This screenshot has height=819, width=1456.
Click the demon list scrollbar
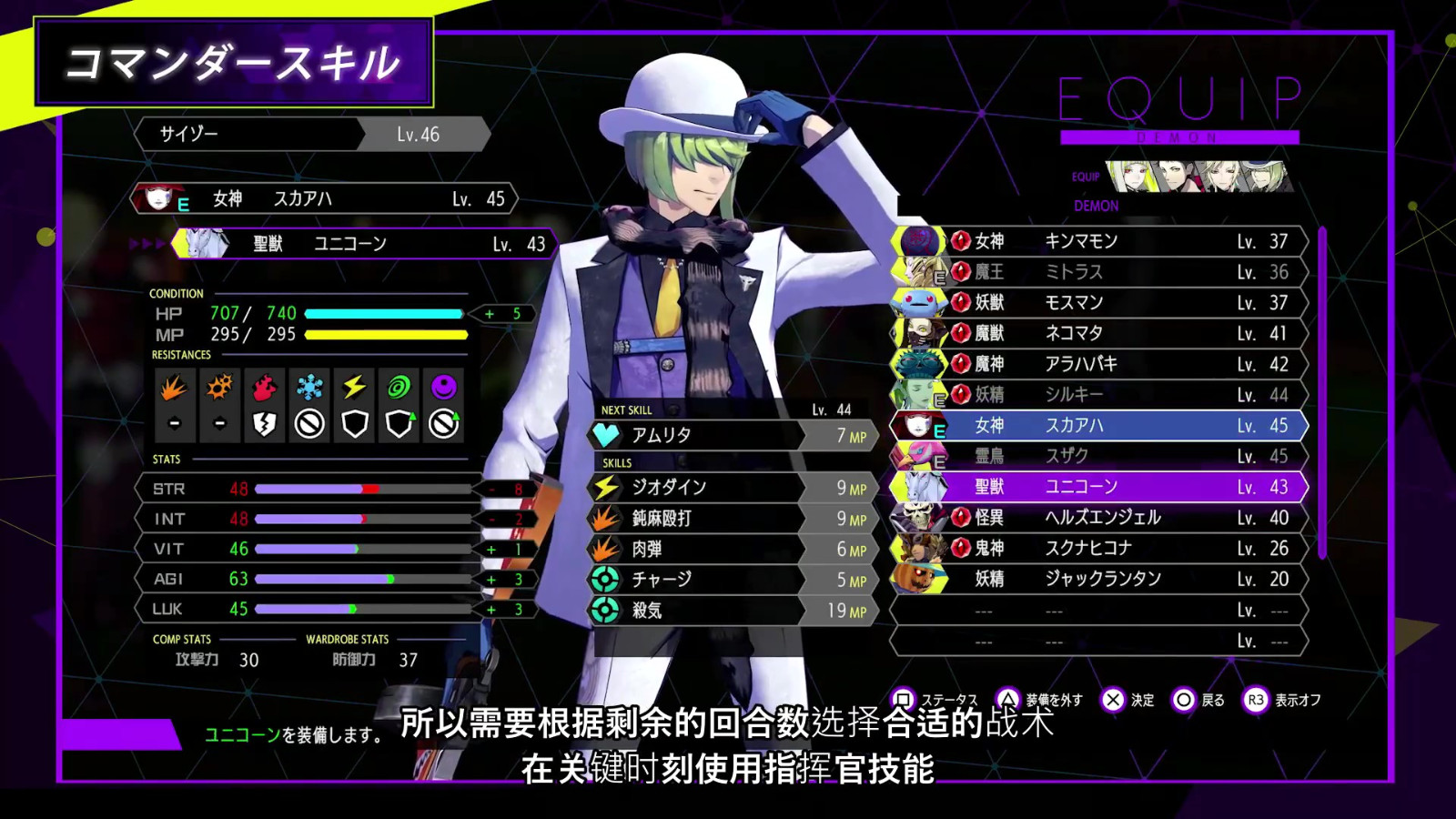click(1322, 391)
